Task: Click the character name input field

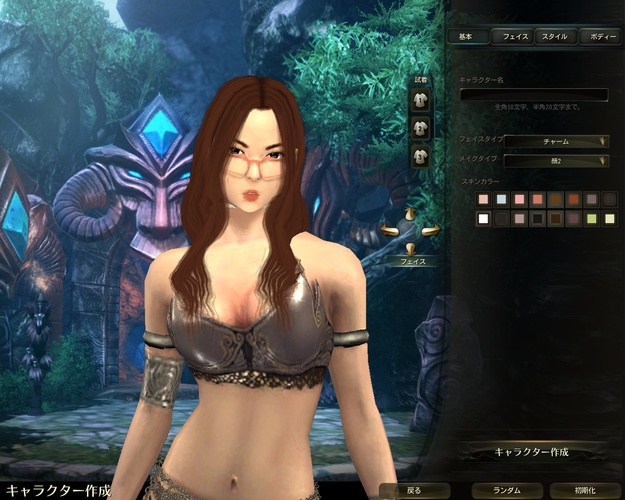Action: 533,95
